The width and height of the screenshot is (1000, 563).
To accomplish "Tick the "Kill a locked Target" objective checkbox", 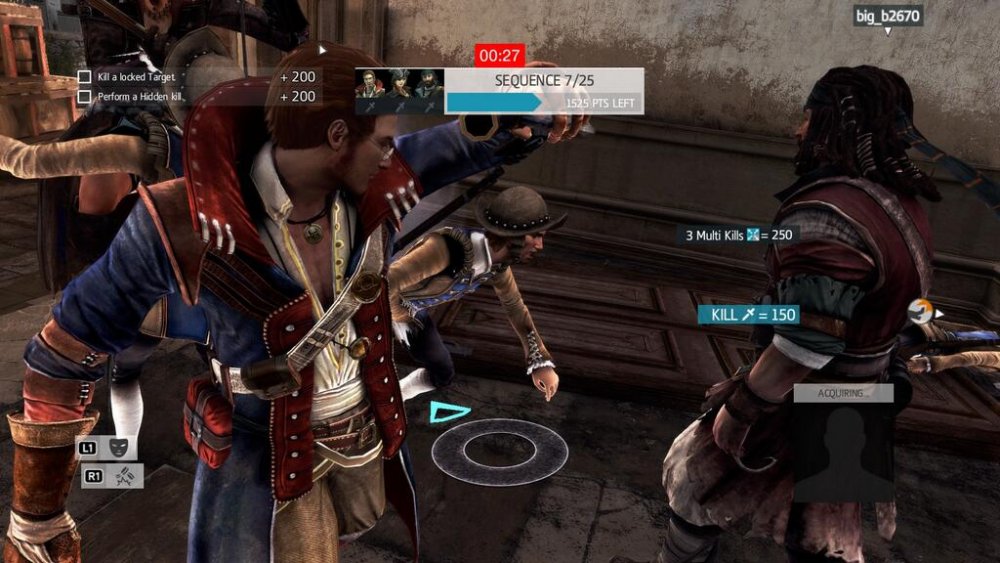I will [x=85, y=77].
